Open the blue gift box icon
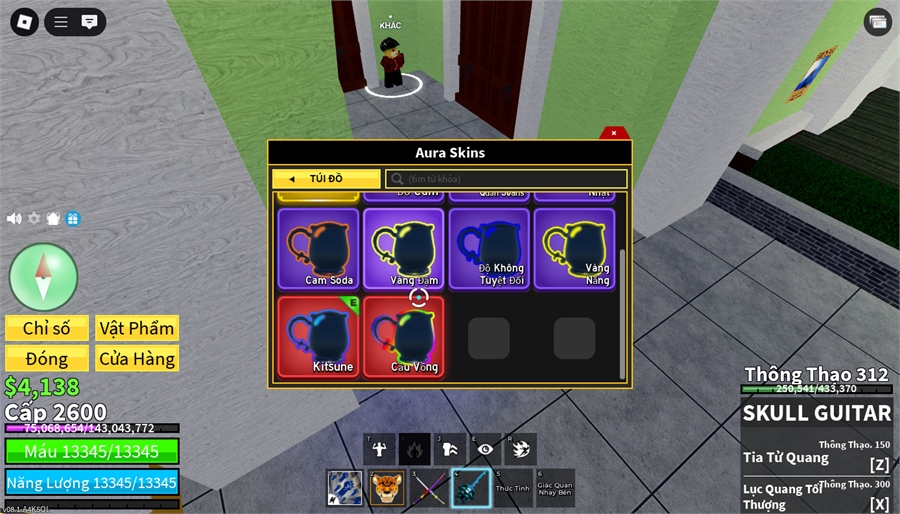 click(73, 218)
